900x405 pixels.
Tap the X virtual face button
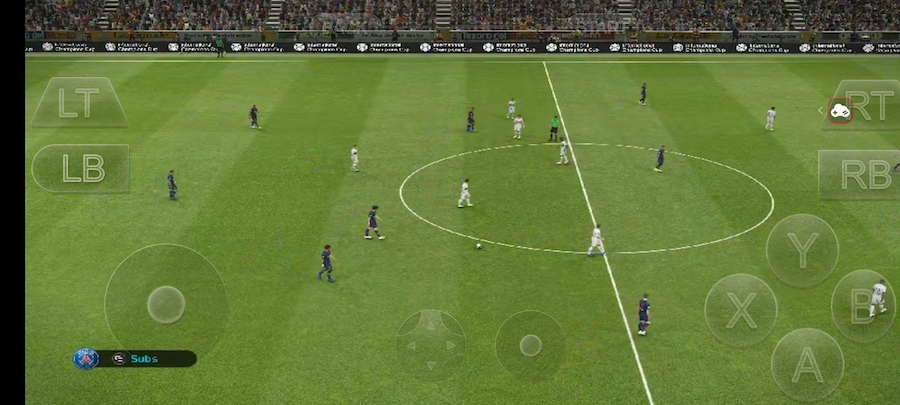click(741, 310)
